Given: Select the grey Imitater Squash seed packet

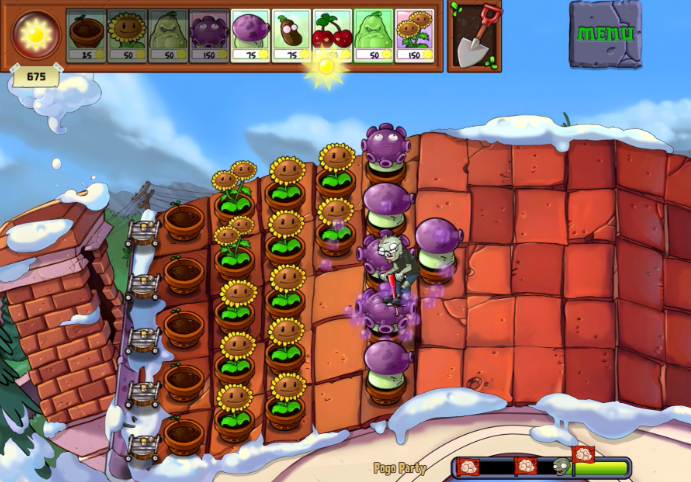Looking at the screenshot, I should pos(168,36).
